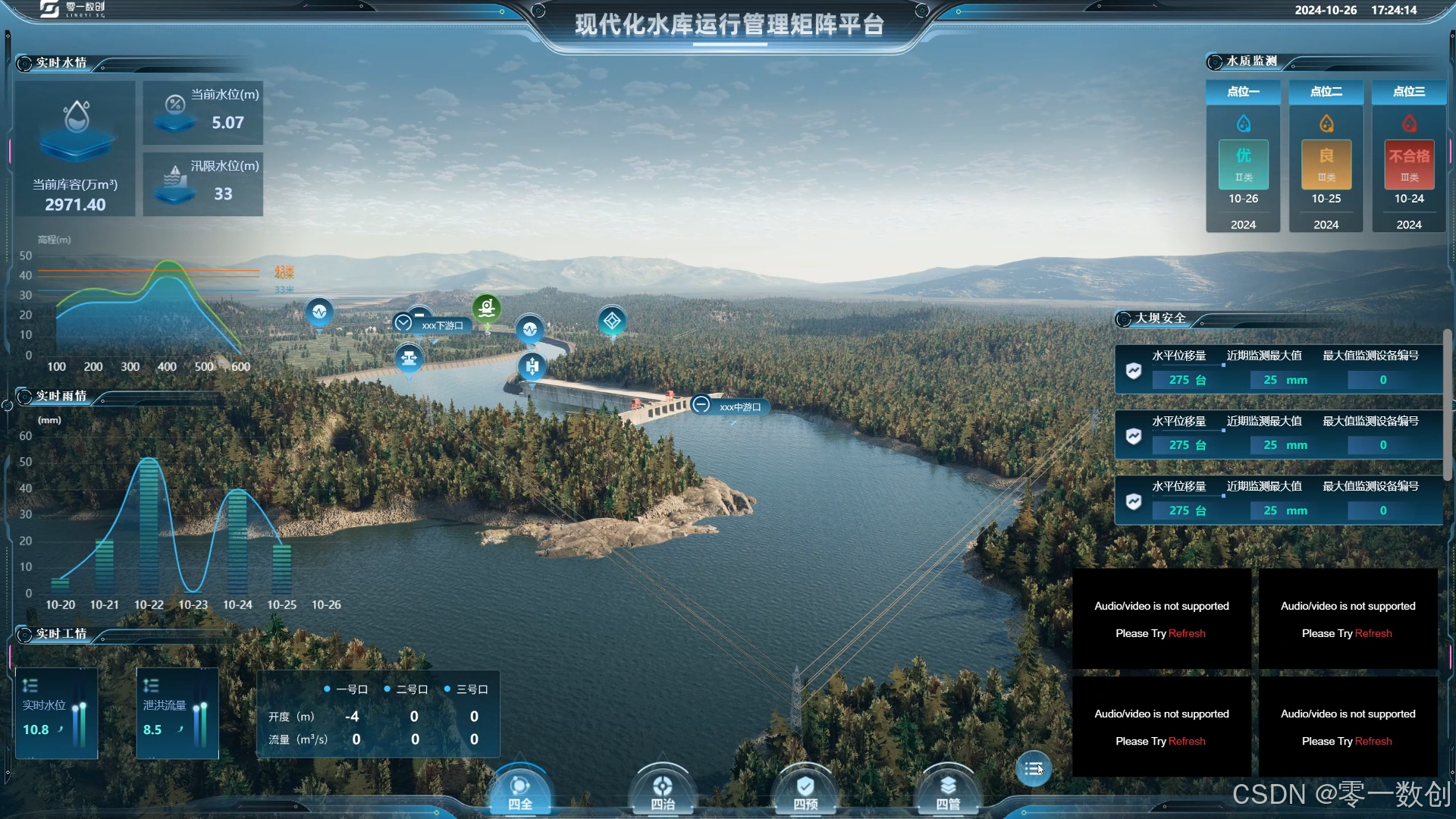
Task: Open the 点位二 water quality card
Action: [1326, 156]
